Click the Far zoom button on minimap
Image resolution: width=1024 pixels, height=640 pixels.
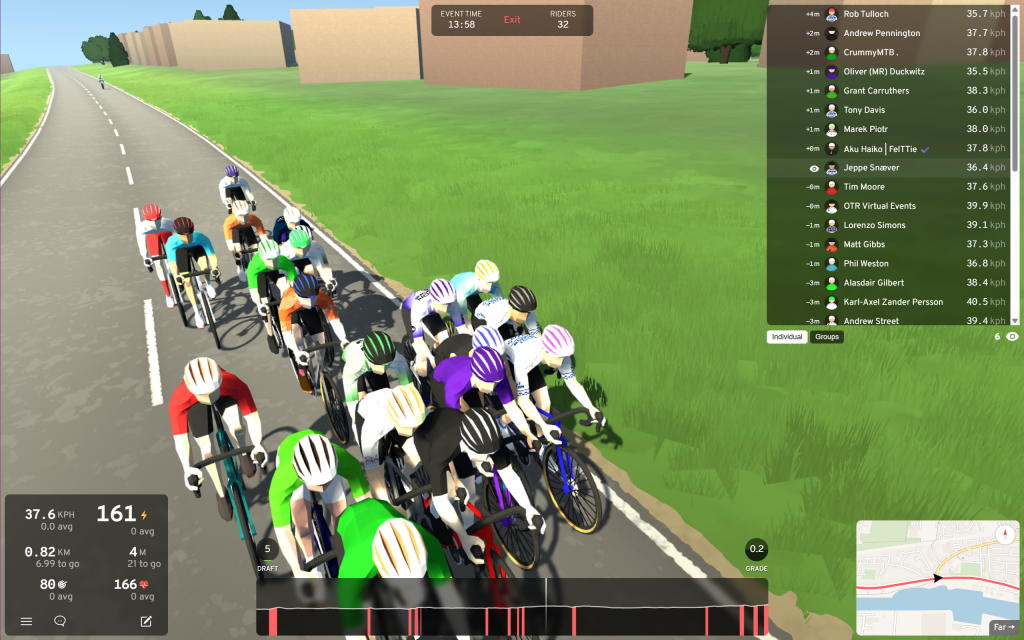pyautogui.click(x=1003, y=627)
